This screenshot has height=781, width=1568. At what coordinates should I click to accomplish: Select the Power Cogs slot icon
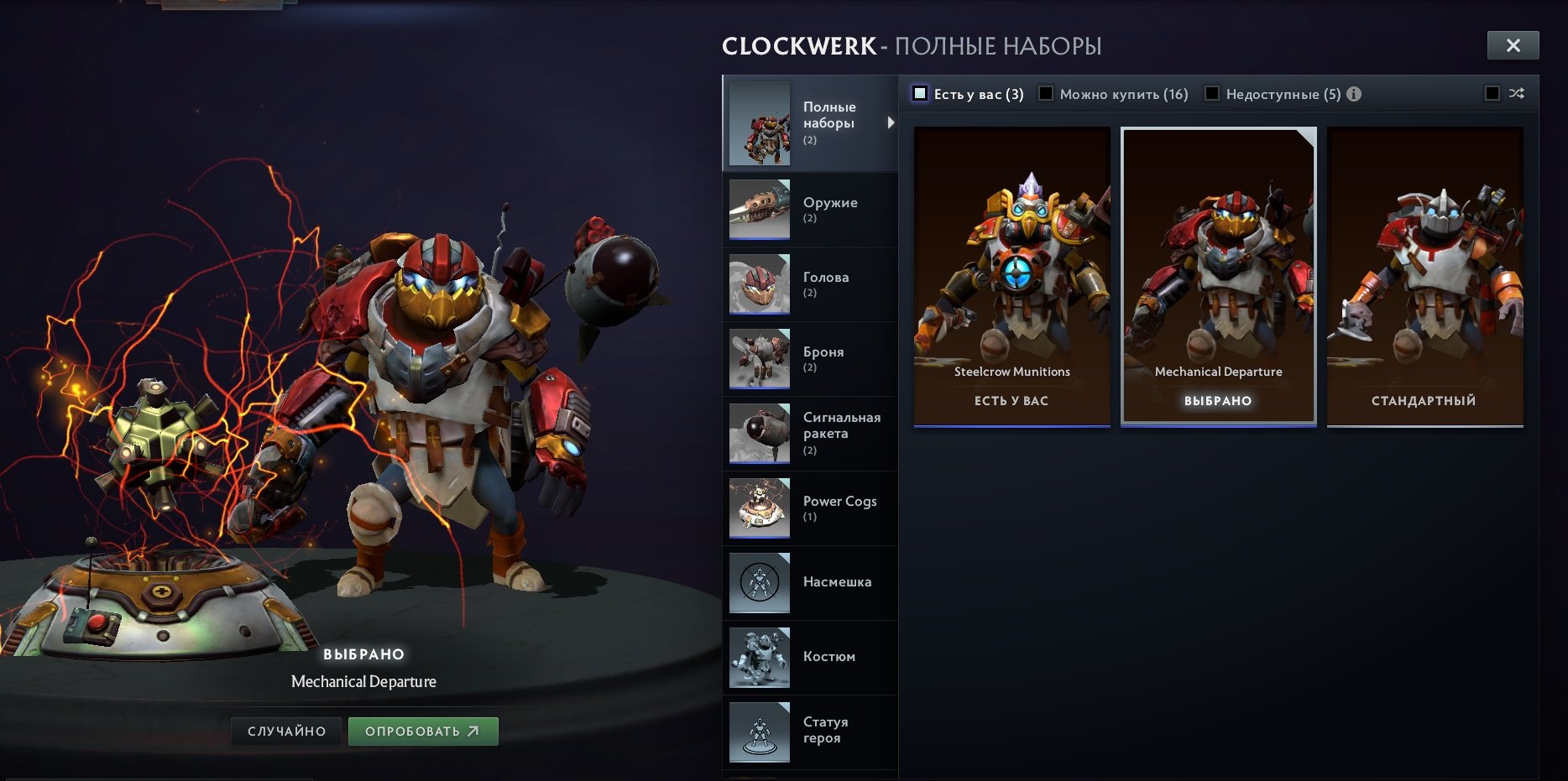[x=758, y=508]
